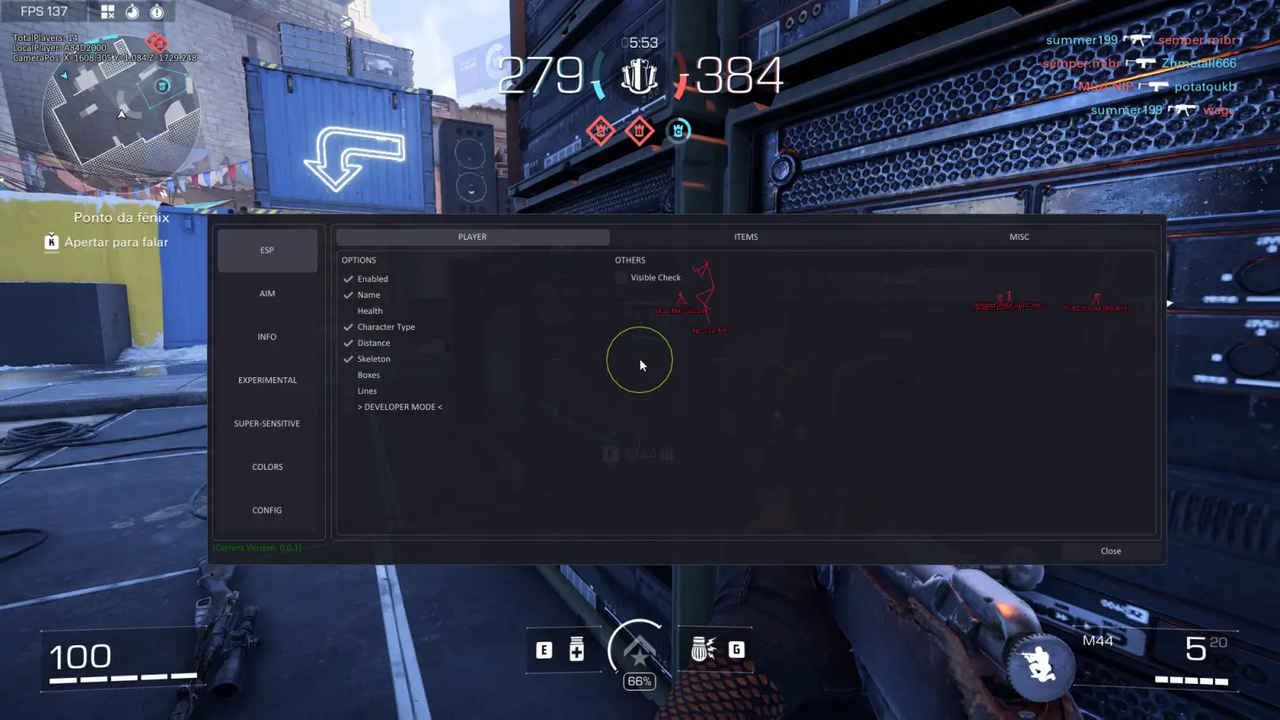1280x720 pixels.
Task: Select the grenade item bound to G
Action: 736,650
